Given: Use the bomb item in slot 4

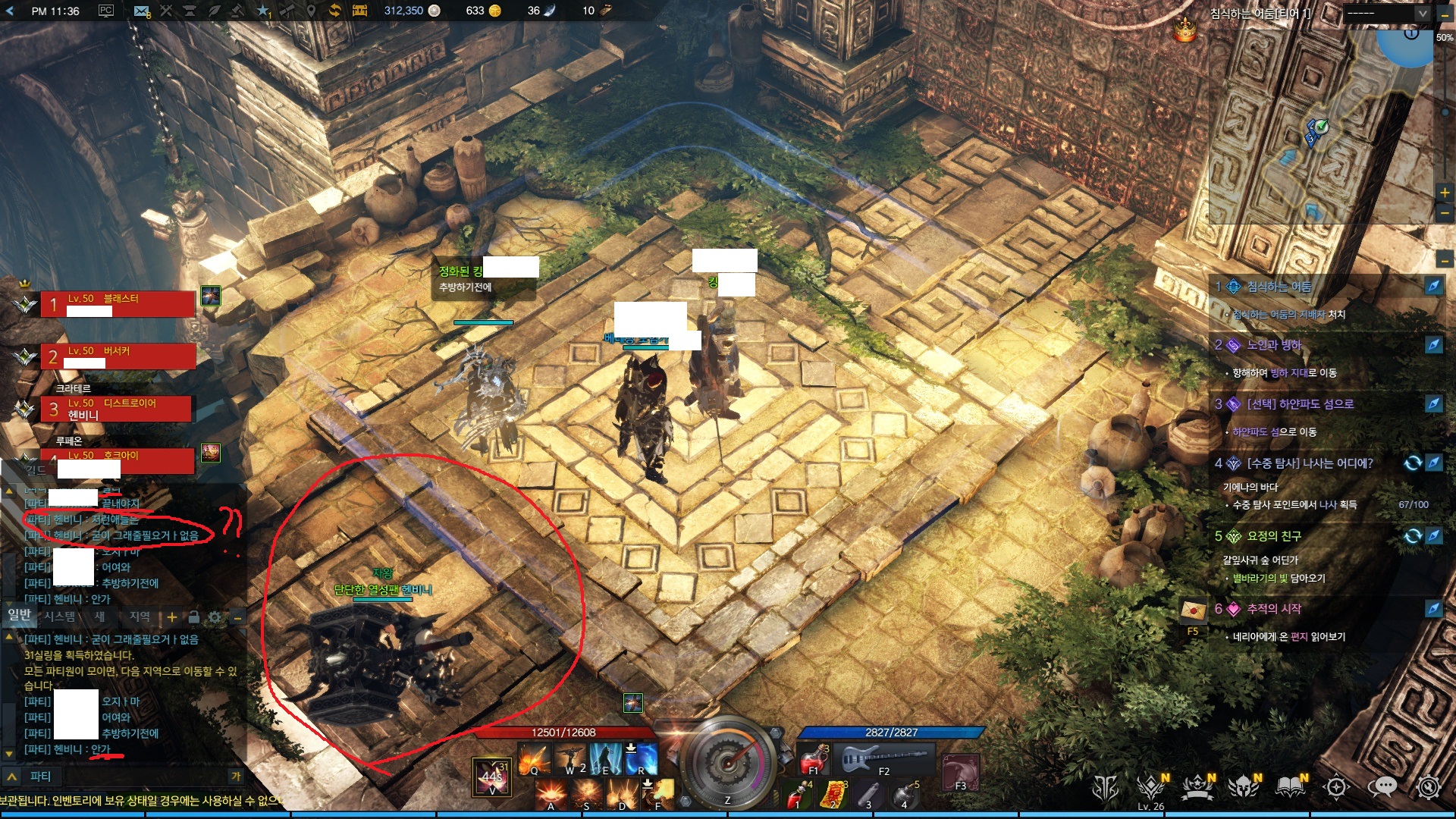Looking at the screenshot, I should pyautogui.click(x=903, y=795).
